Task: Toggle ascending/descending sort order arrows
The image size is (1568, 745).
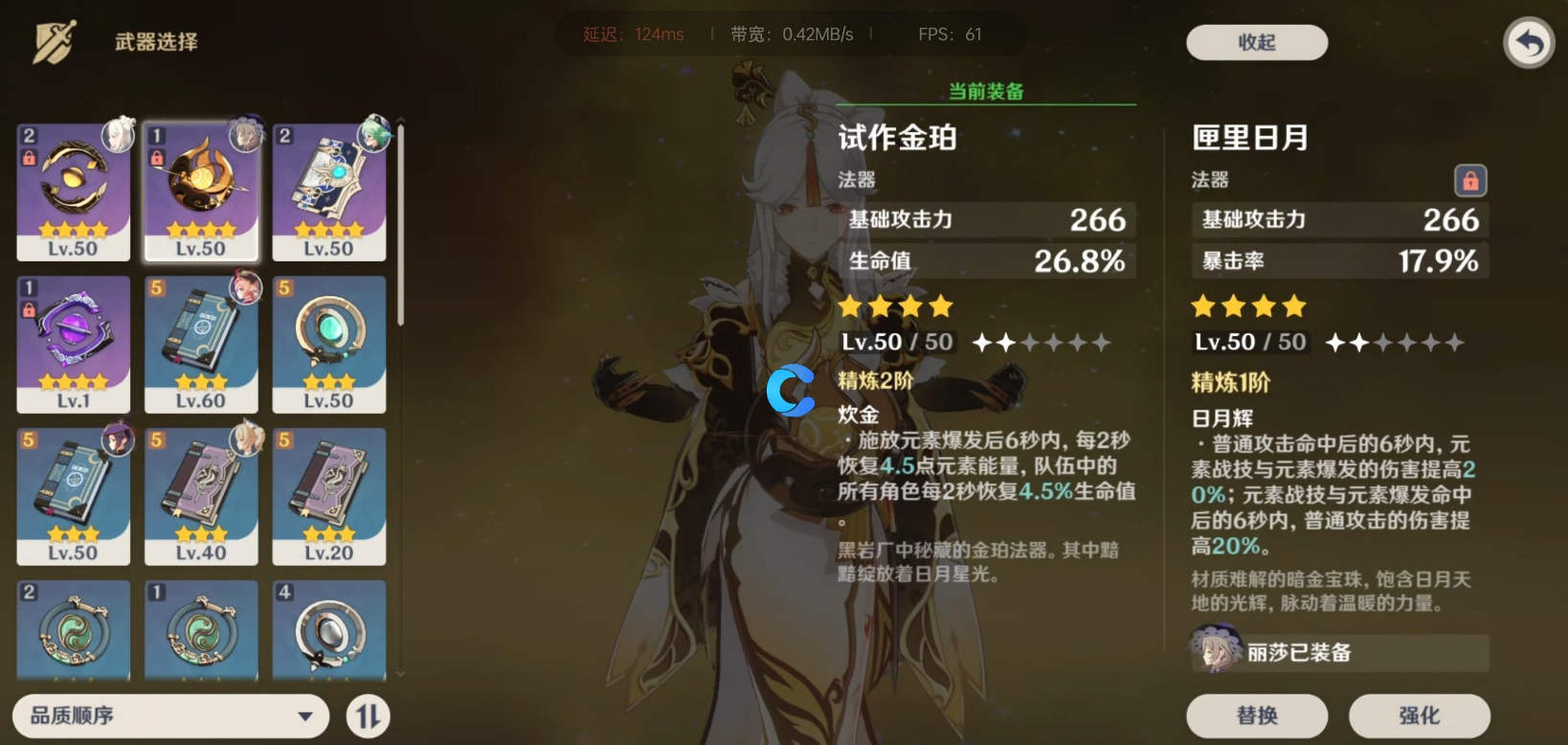Action: click(369, 716)
